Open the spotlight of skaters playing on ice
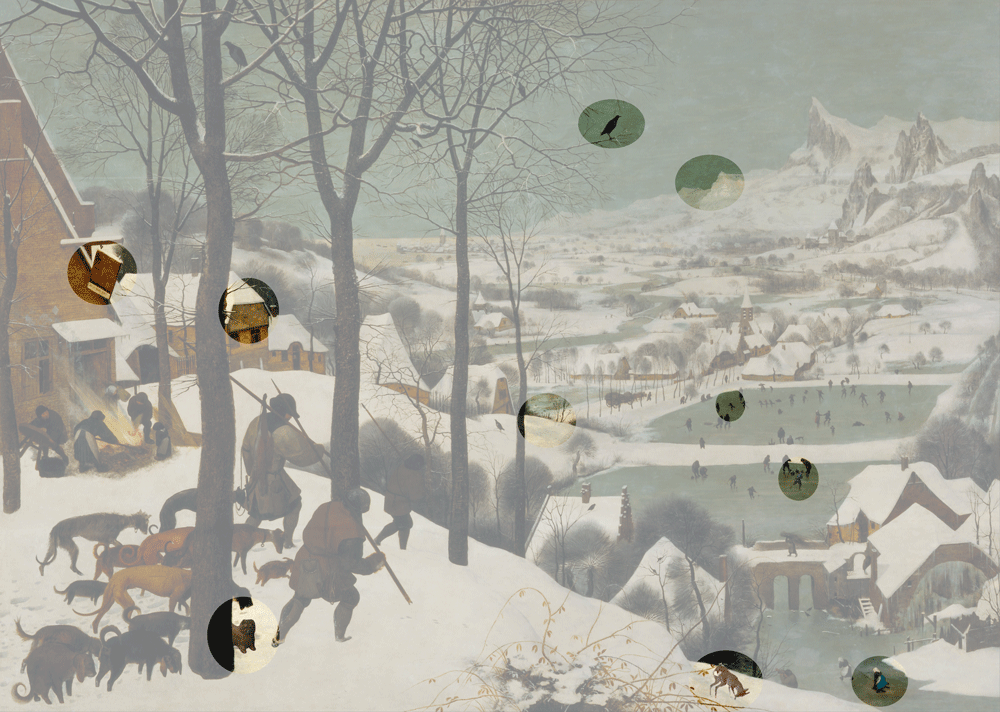1000x712 pixels. coord(798,479)
